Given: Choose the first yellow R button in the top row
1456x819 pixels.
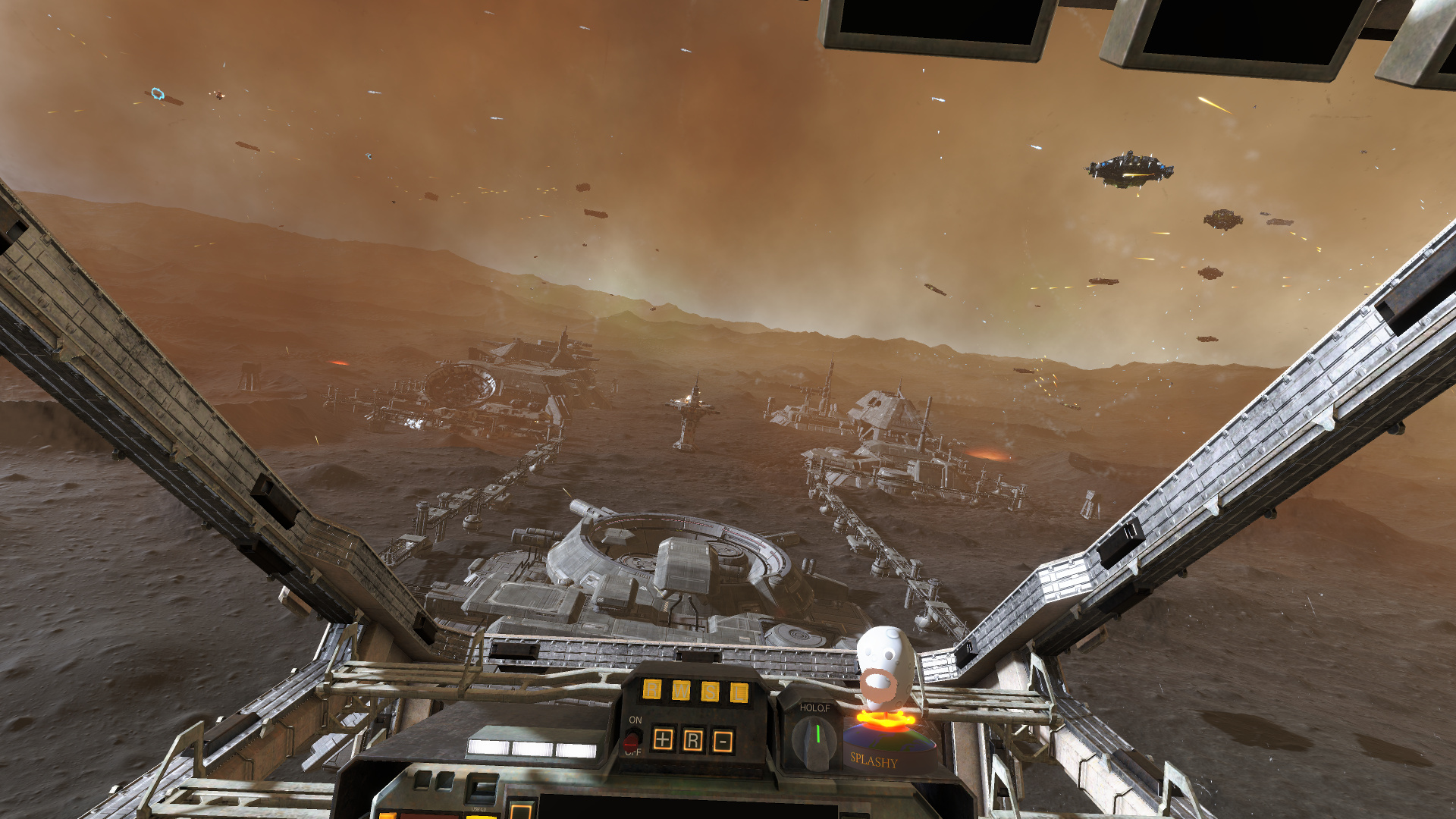Looking at the screenshot, I should pyautogui.click(x=652, y=689).
